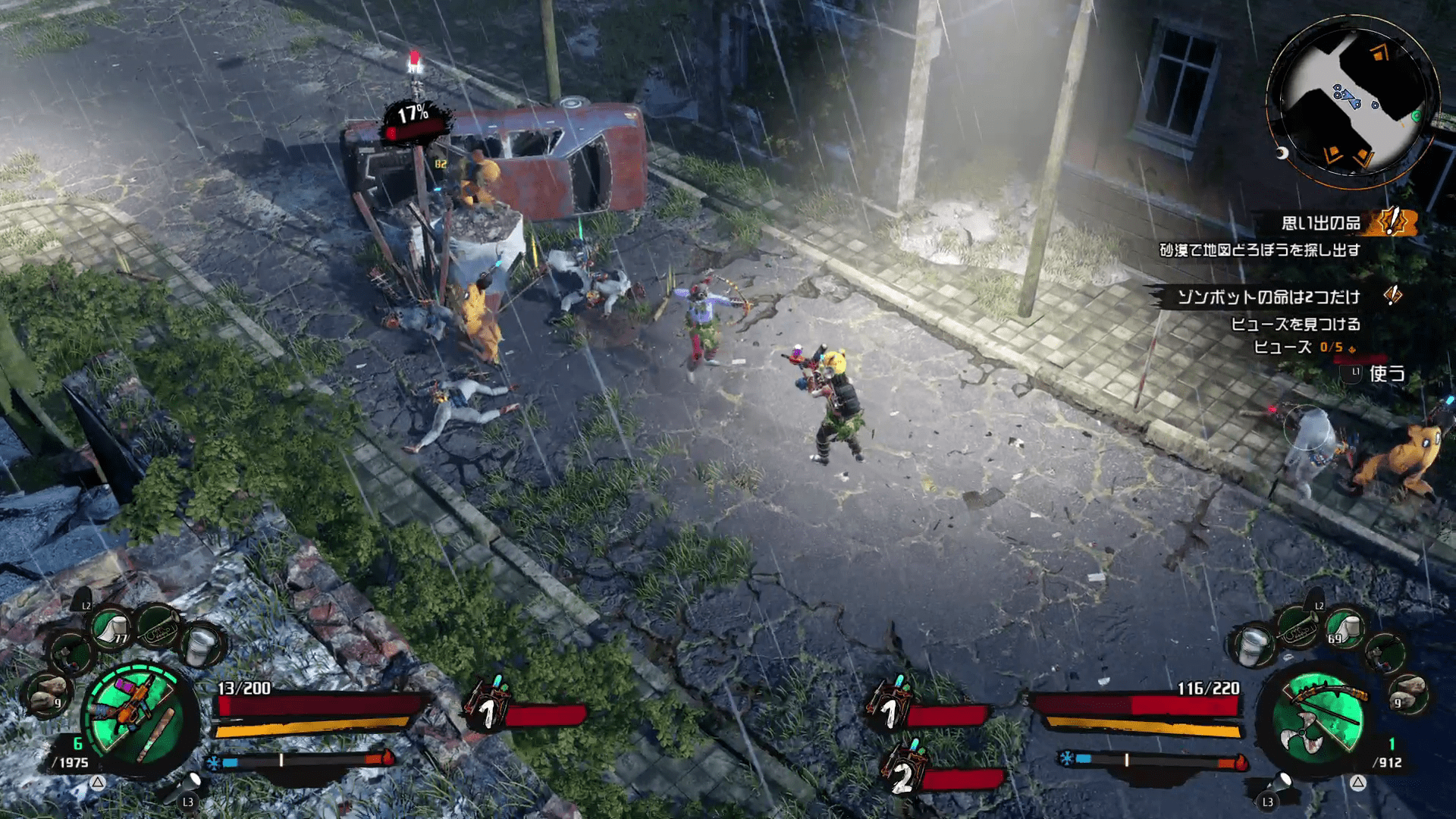Toggle left player's flashlight icon

[x=189, y=784]
